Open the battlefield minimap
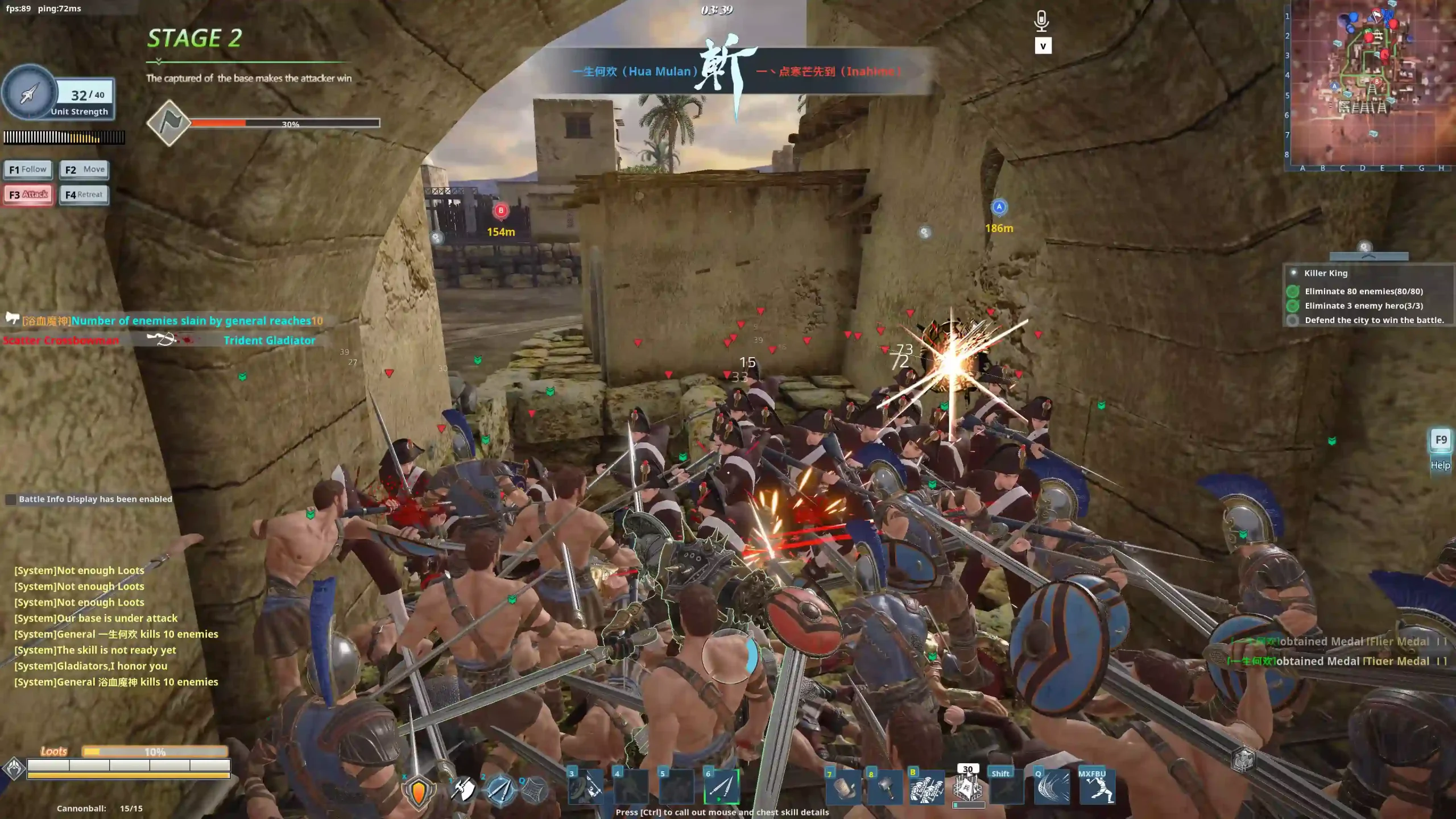 [1371, 85]
